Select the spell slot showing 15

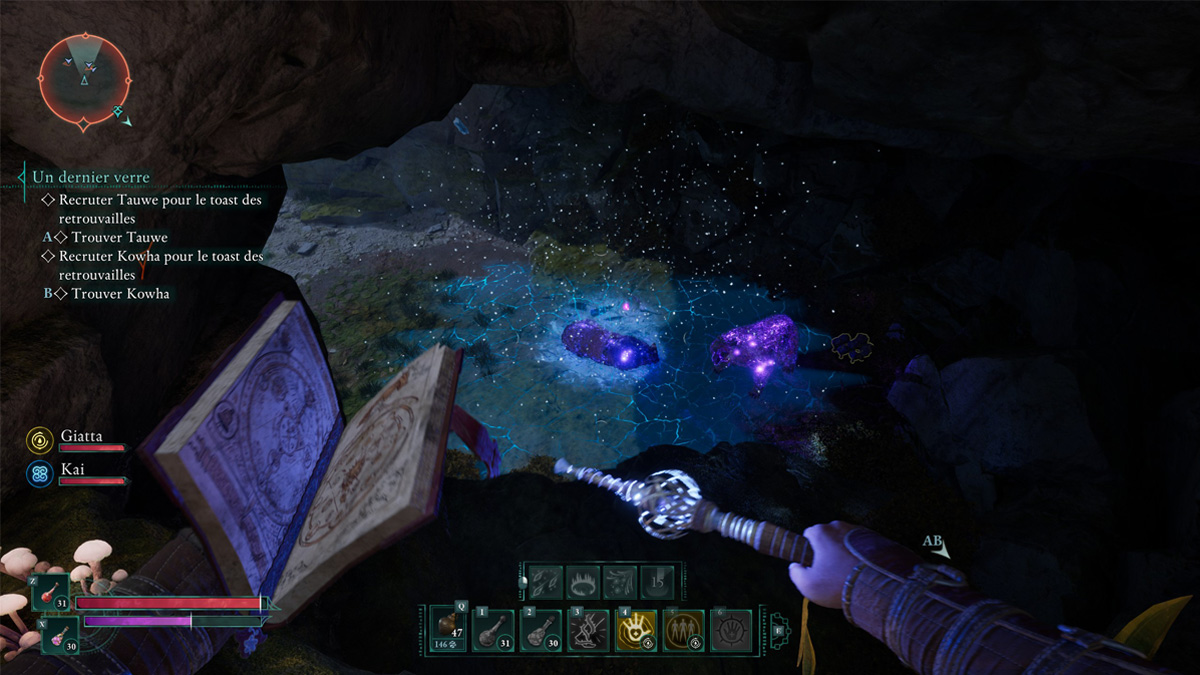click(x=658, y=580)
